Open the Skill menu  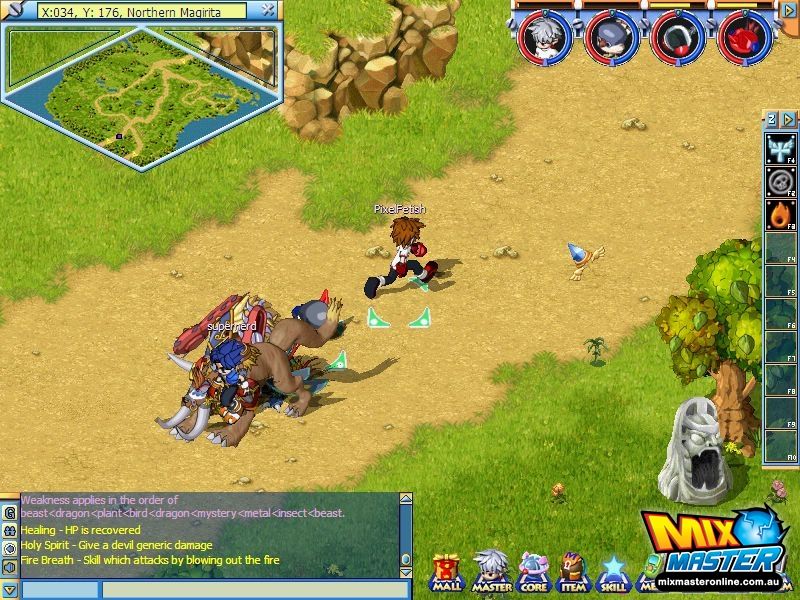pyautogui.click(x=612, y=572)
